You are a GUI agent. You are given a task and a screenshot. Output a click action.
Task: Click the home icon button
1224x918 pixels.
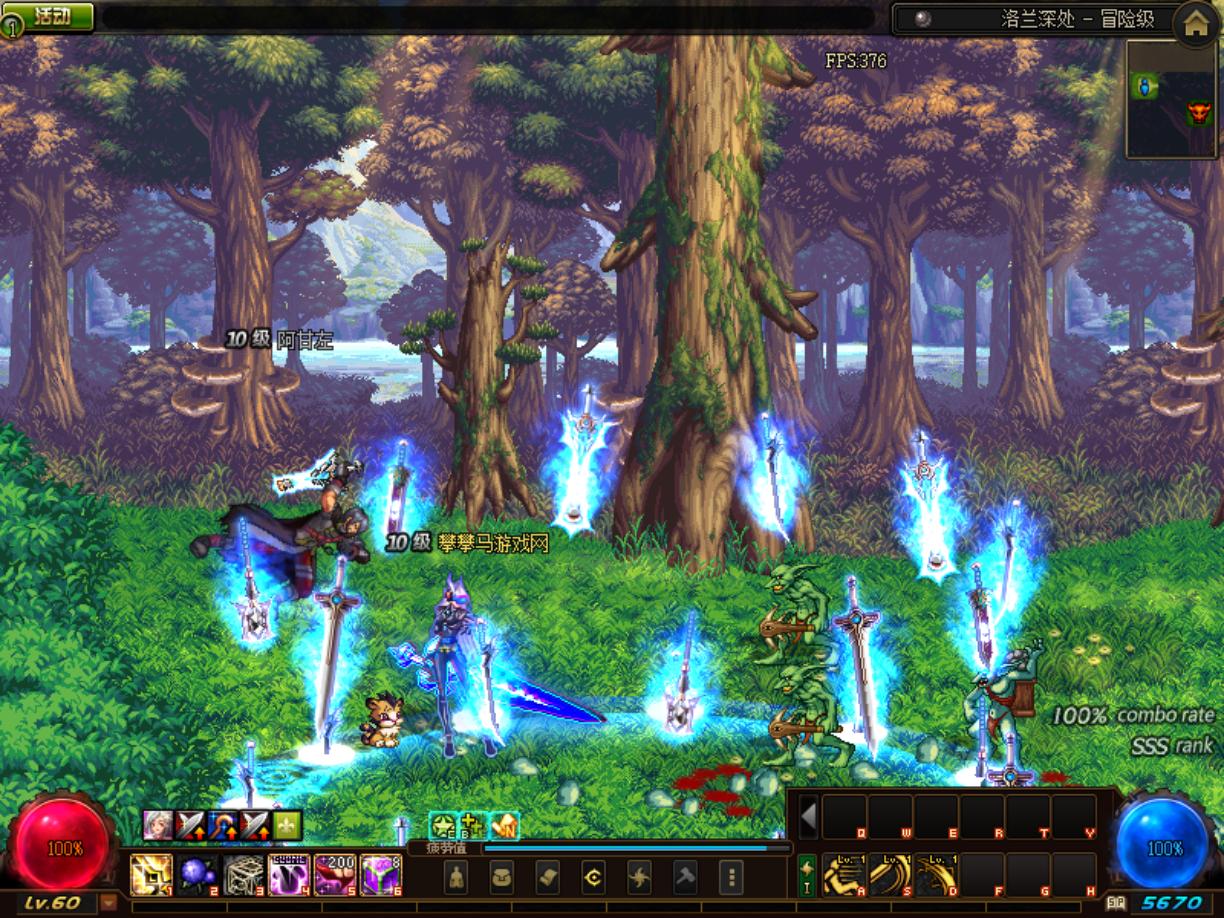click(x=1195, y=26)
